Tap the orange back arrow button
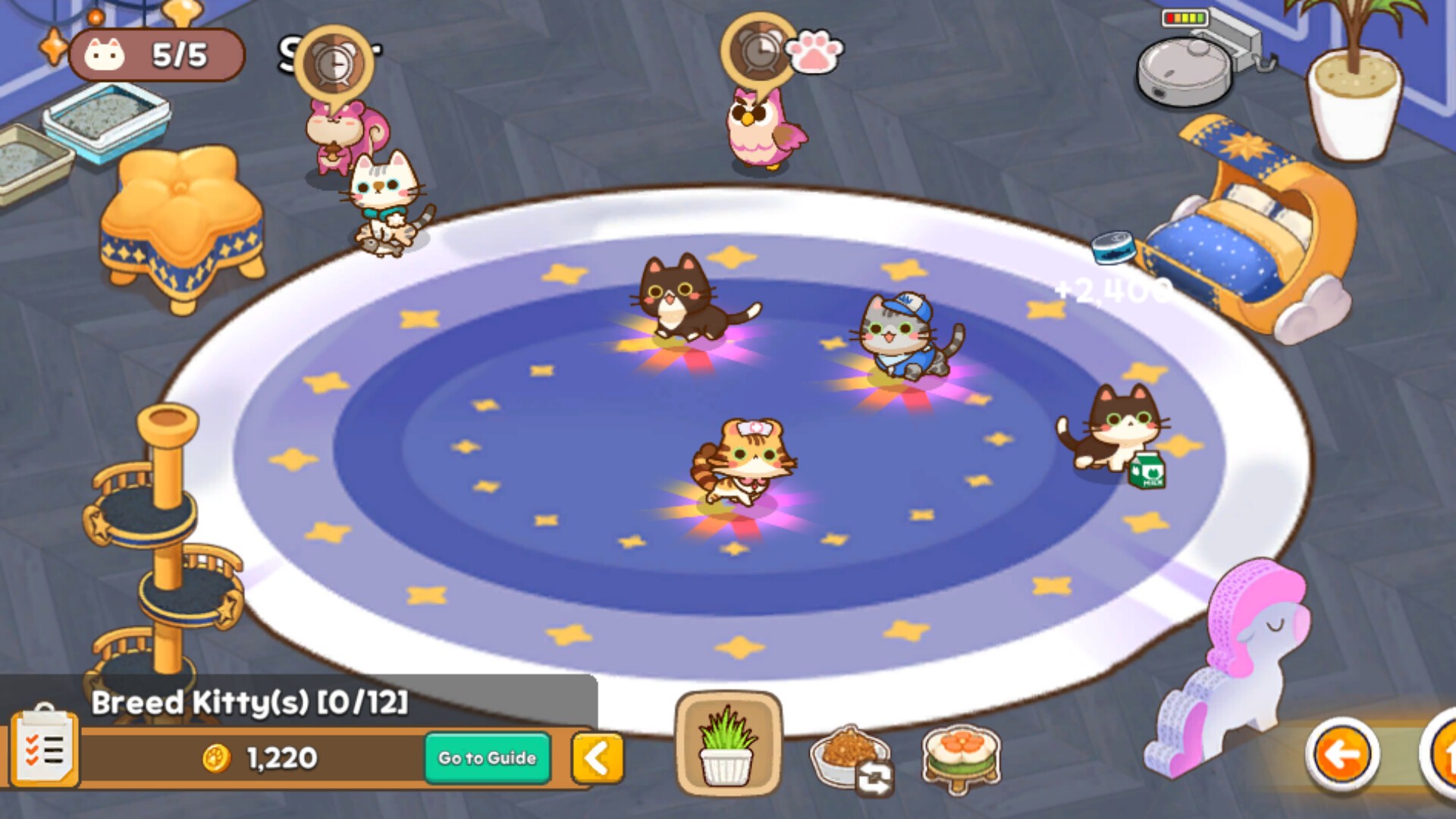The height and width of the screenshot is (819, 1456). (1341, 755)
